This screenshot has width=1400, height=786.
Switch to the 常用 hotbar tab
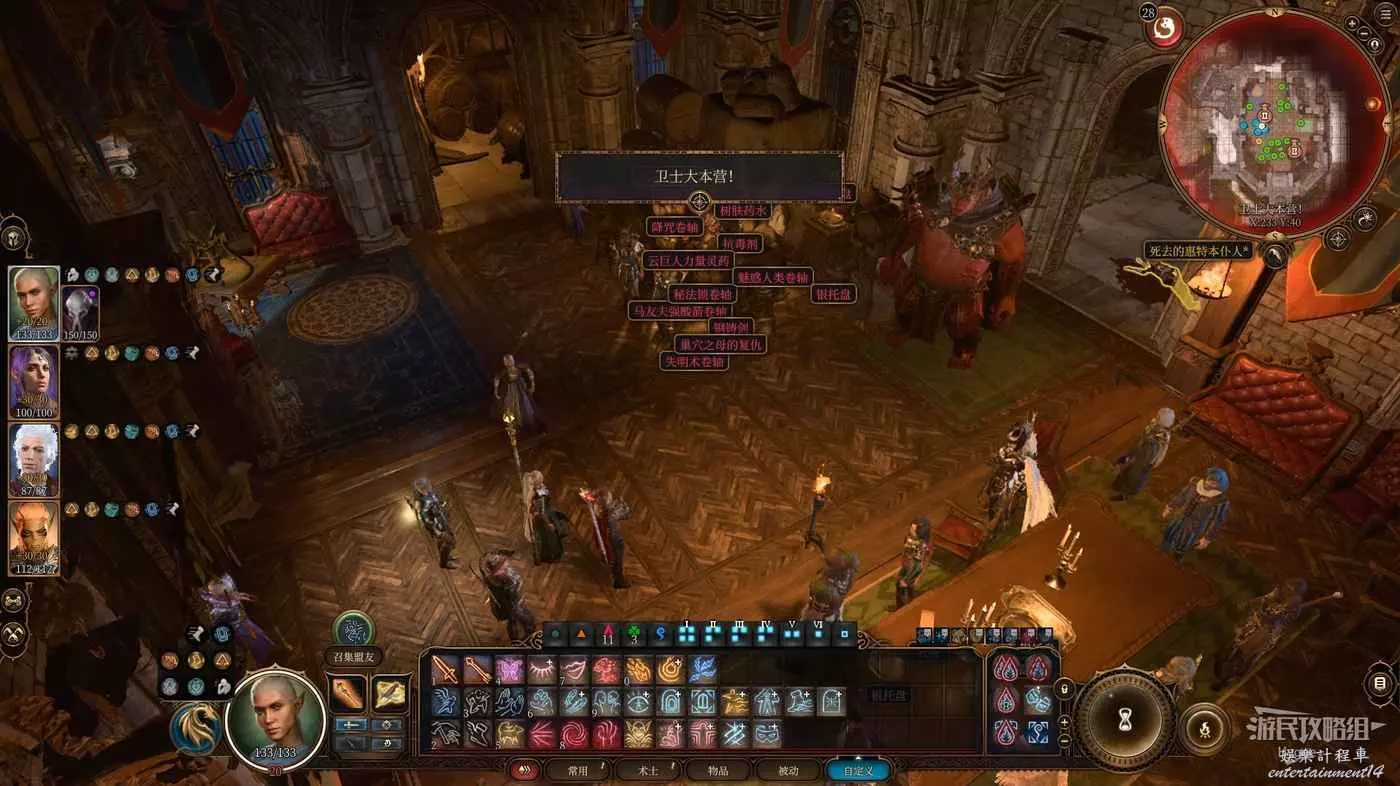(x=575, y=771)
